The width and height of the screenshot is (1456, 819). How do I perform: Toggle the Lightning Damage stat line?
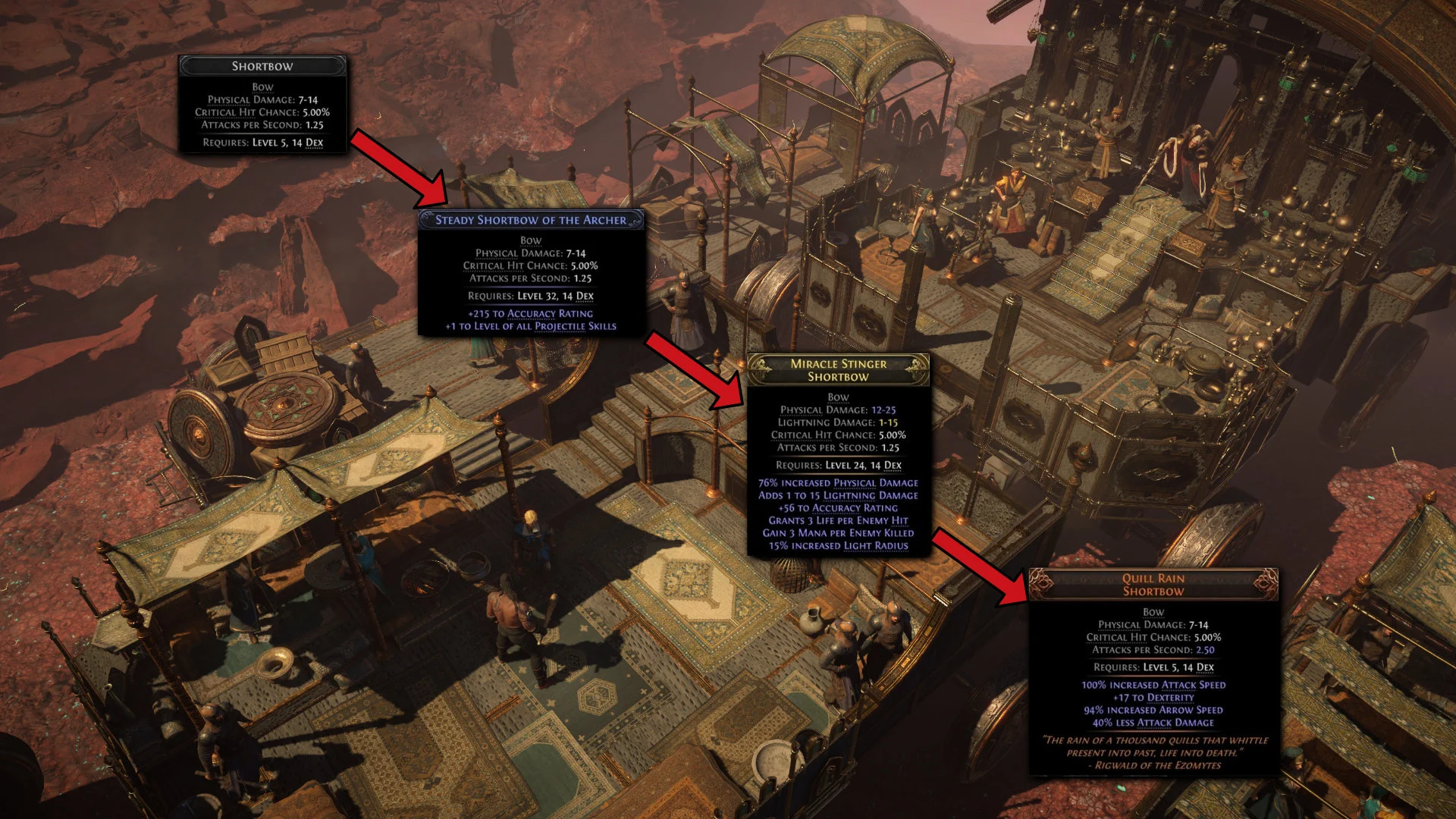[836, 422]
